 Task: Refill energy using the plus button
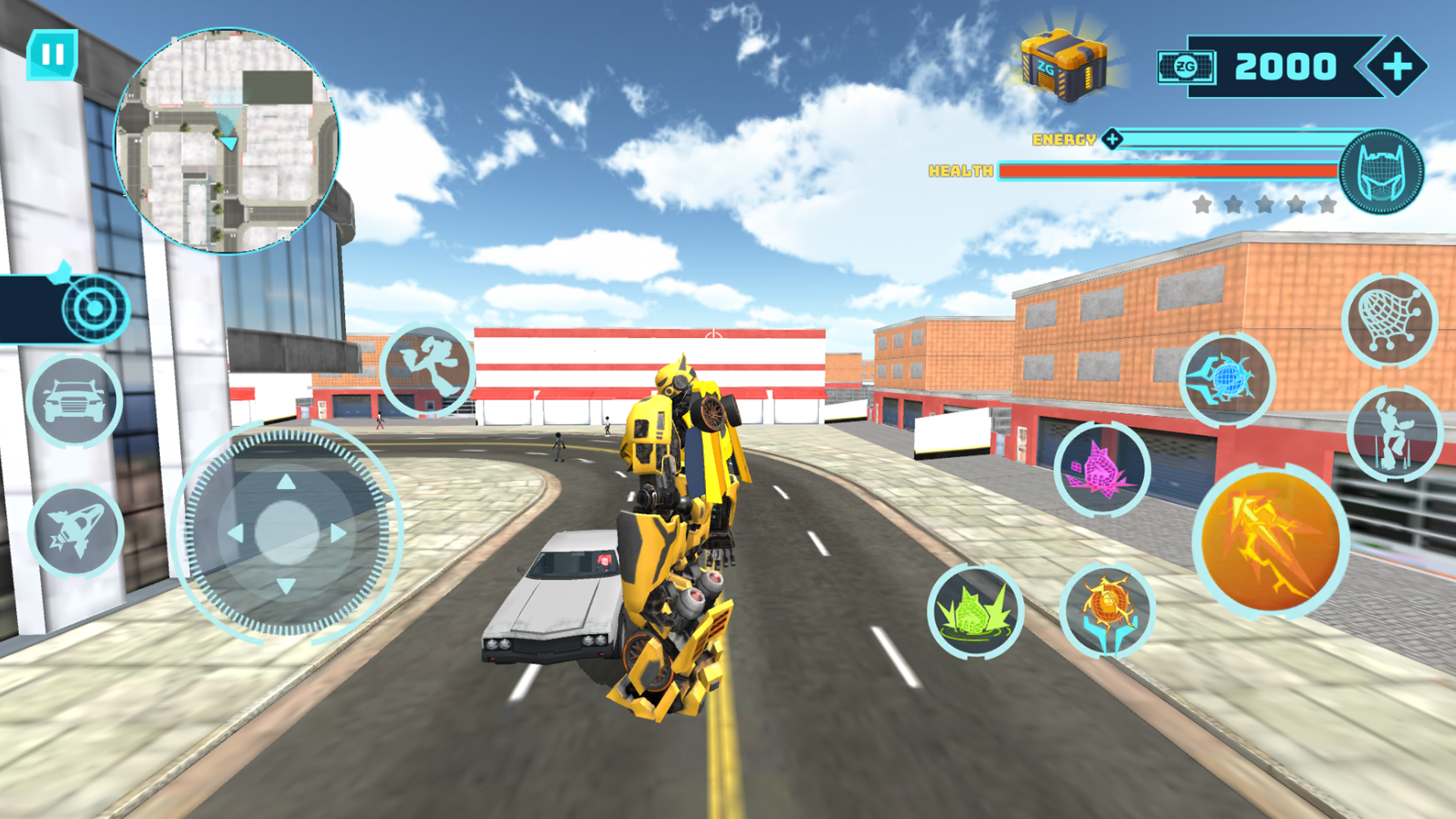click(x=1112, y=139)
